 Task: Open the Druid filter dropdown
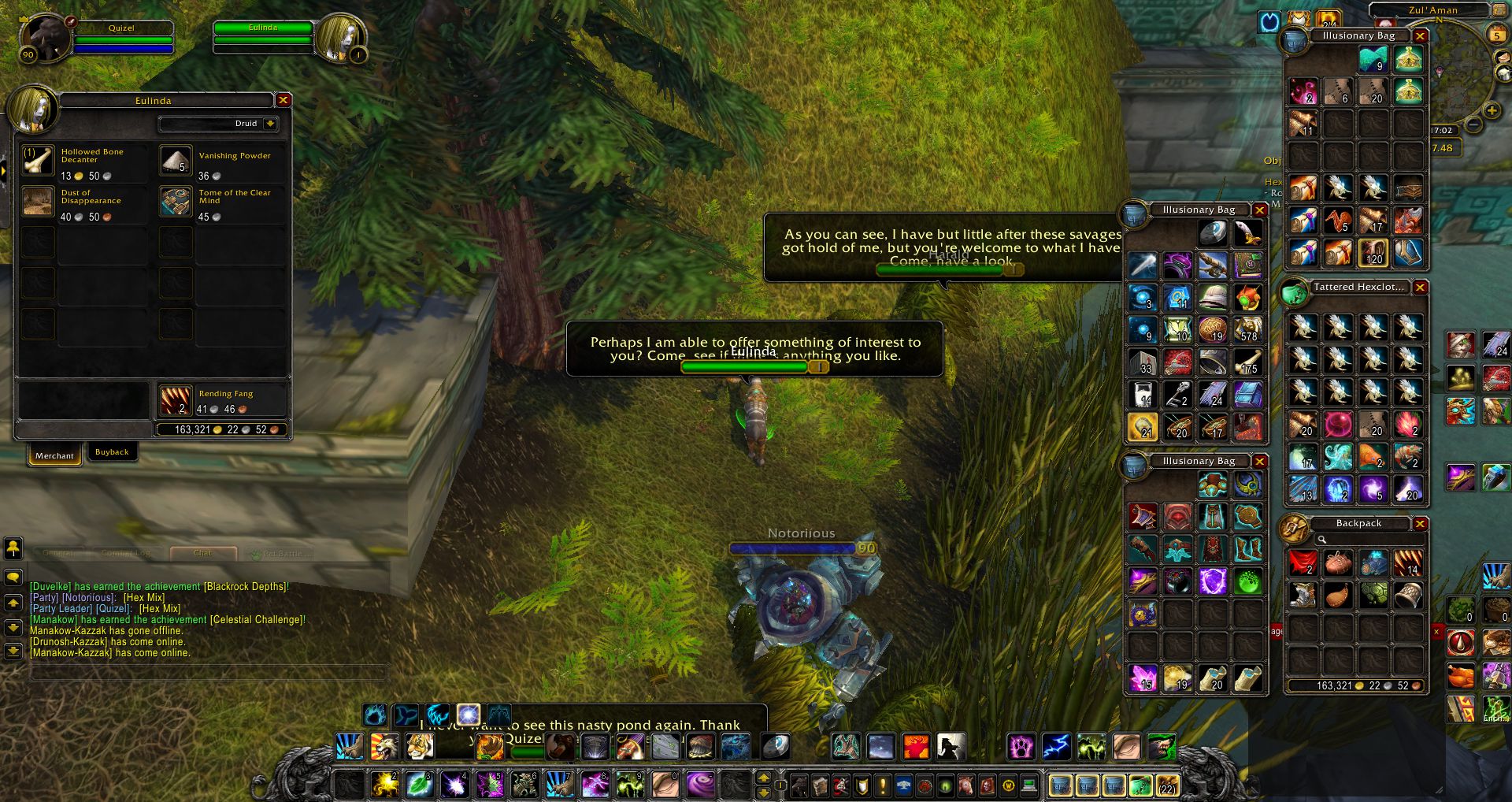[x=270, y=124]
